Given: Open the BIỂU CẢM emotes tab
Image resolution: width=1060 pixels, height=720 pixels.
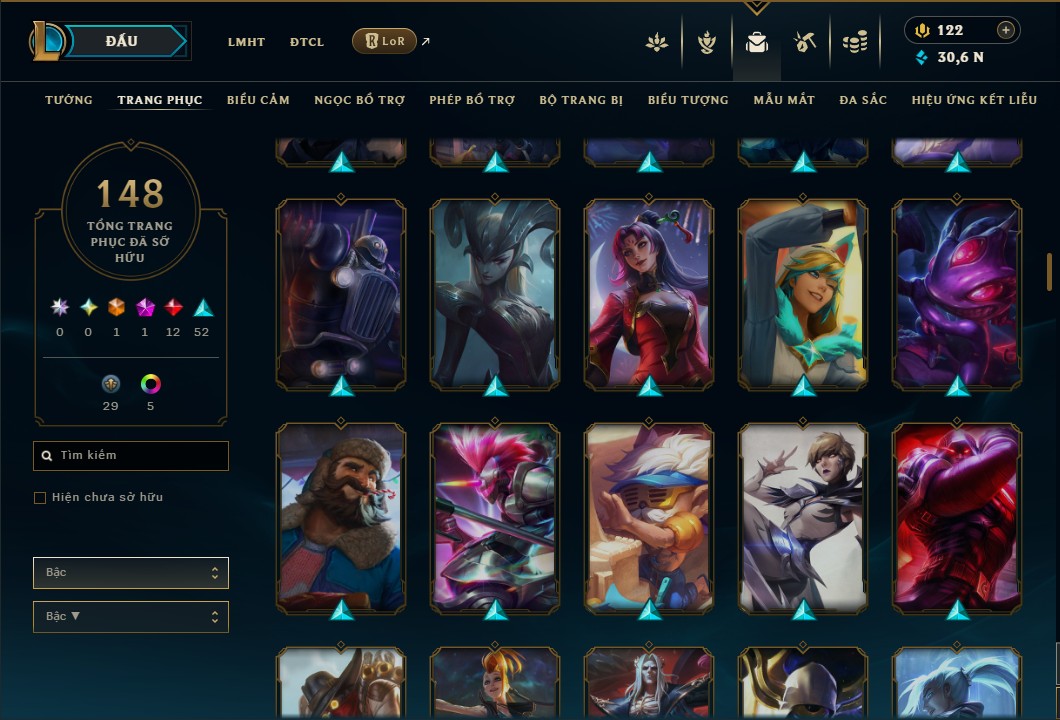Looking at the screenshot, I should point(258,100).
